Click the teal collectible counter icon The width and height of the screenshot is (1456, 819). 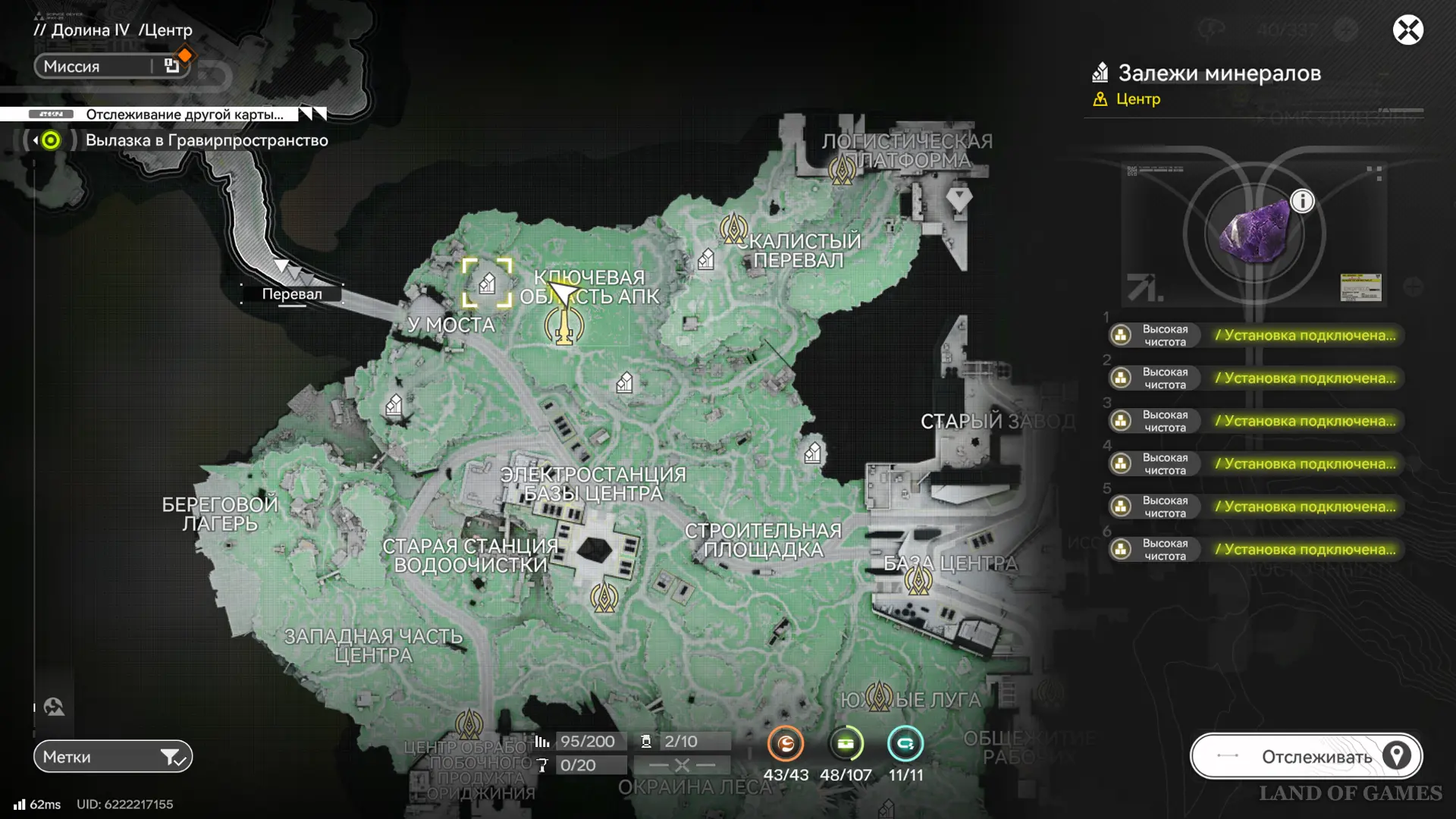coord(905,744)
